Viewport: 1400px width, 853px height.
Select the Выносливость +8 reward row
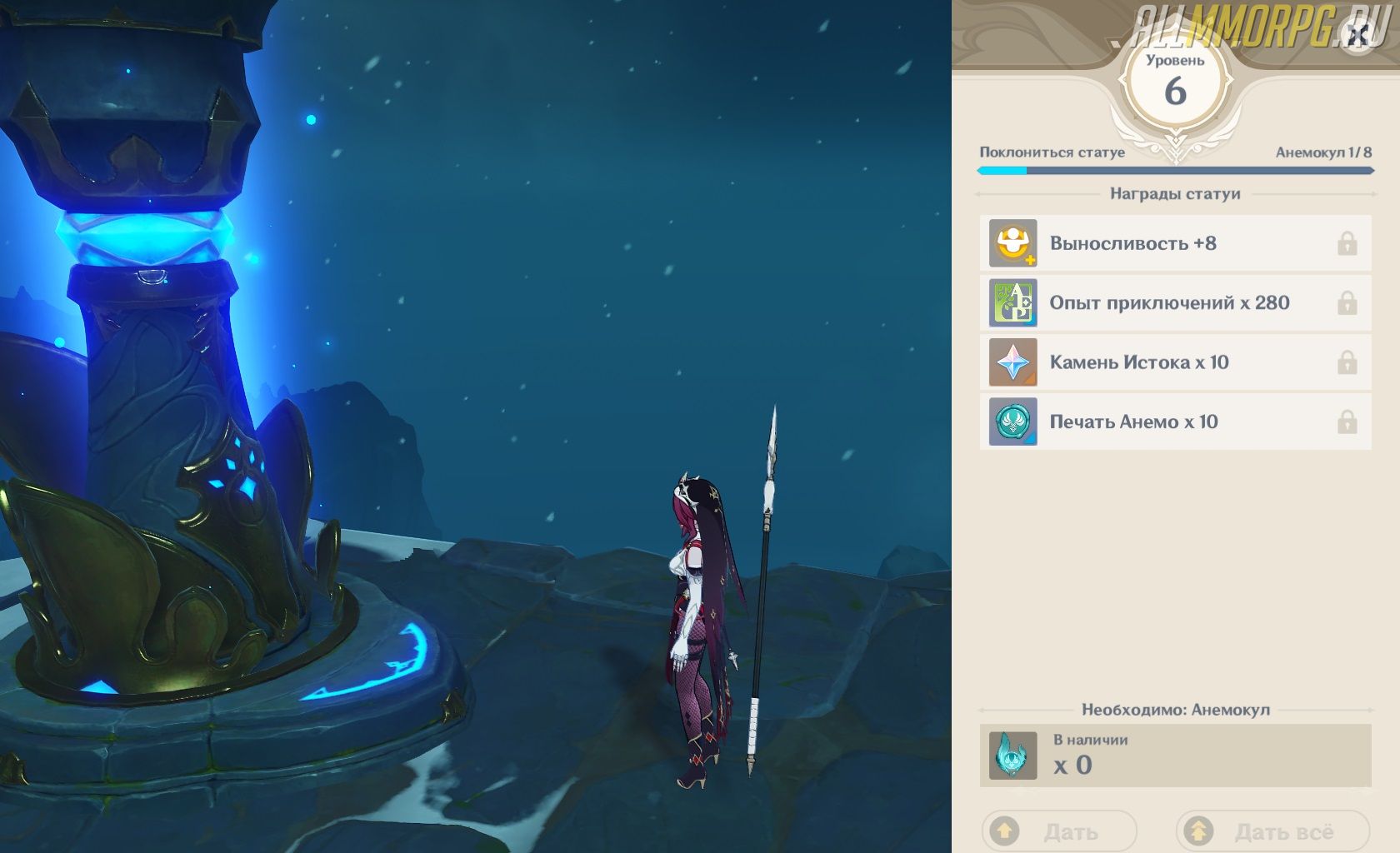tap(1175, 243)
